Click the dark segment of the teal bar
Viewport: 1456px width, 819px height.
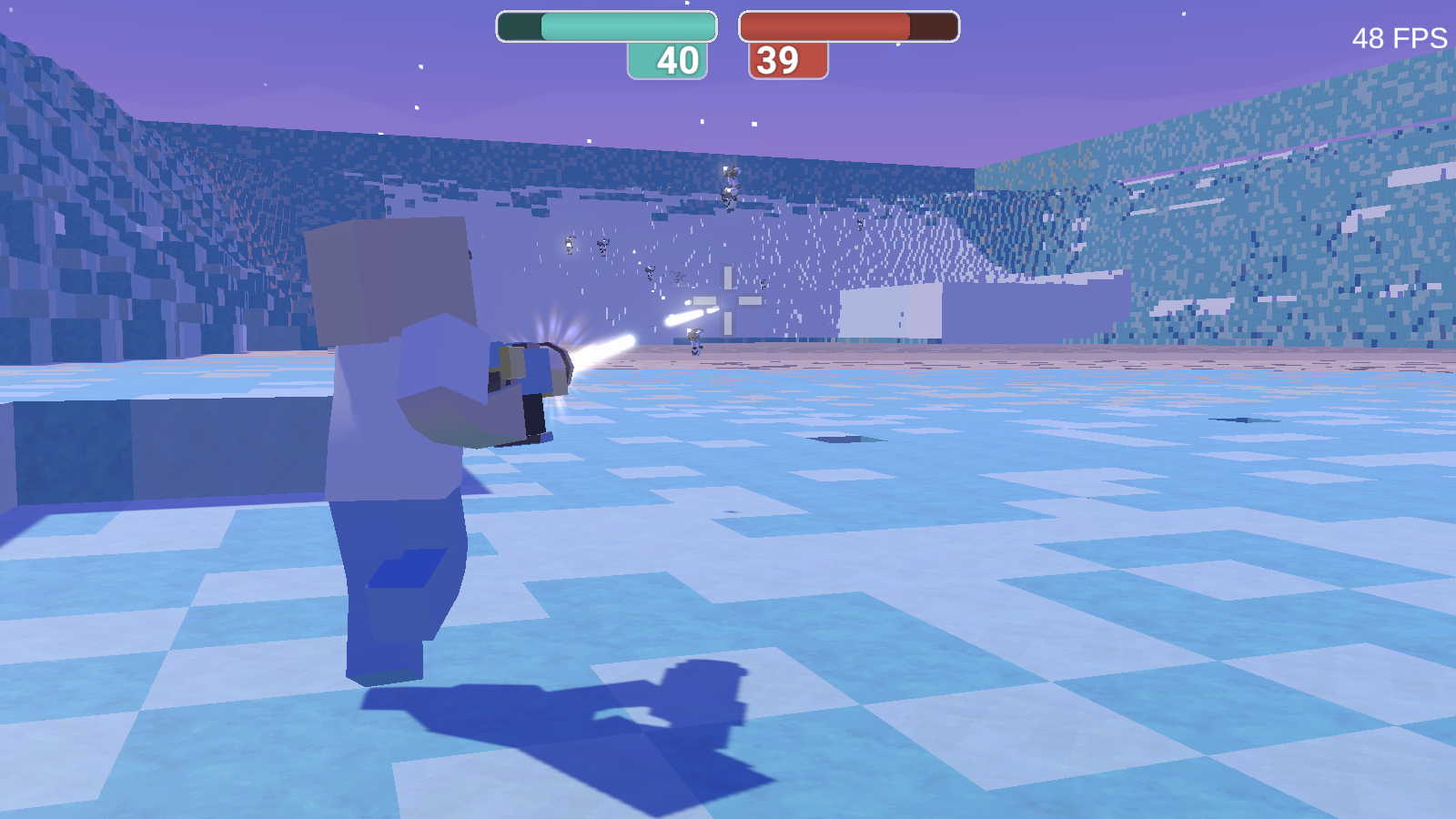coord(521,25)
